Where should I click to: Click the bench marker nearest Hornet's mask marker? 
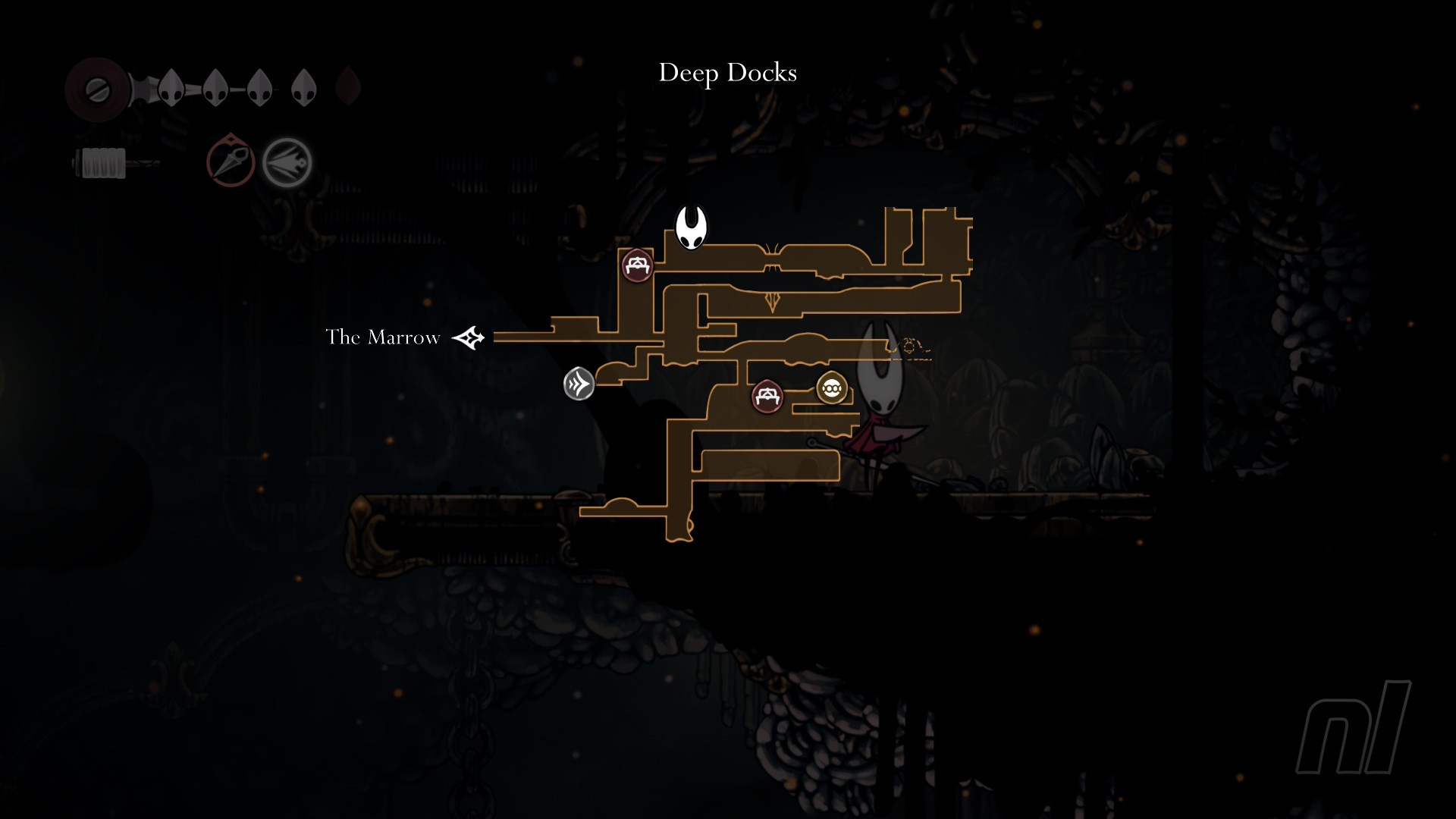pos(637,265)
